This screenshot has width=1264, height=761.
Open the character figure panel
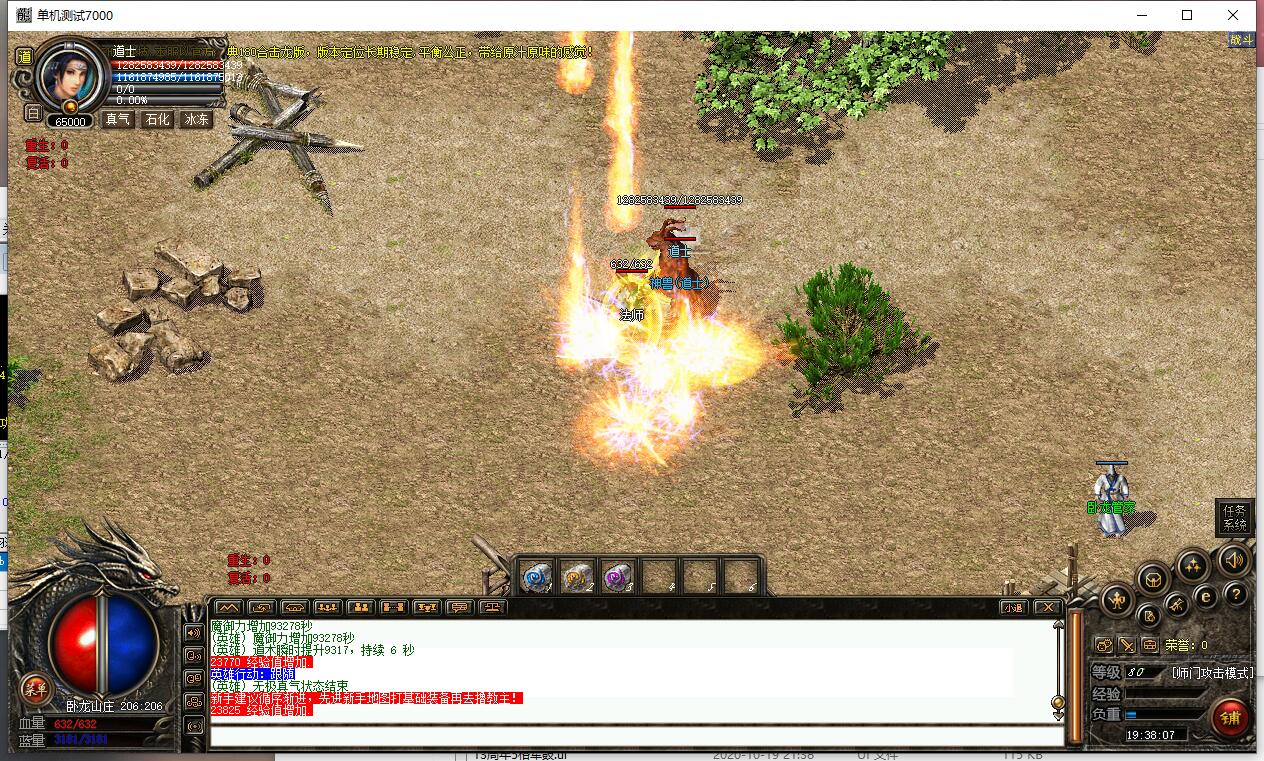point(1116,600)
